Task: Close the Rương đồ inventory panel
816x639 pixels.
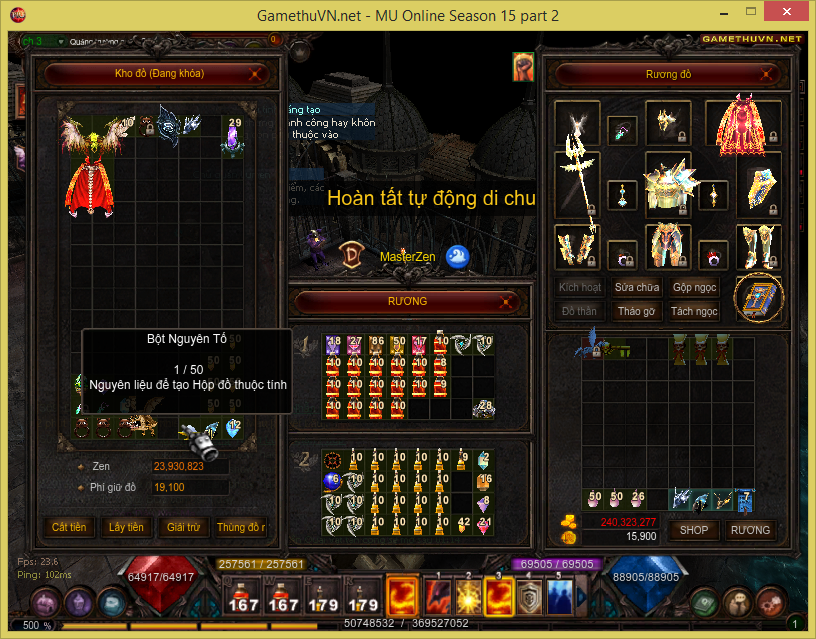Action: tap(767, 74)
